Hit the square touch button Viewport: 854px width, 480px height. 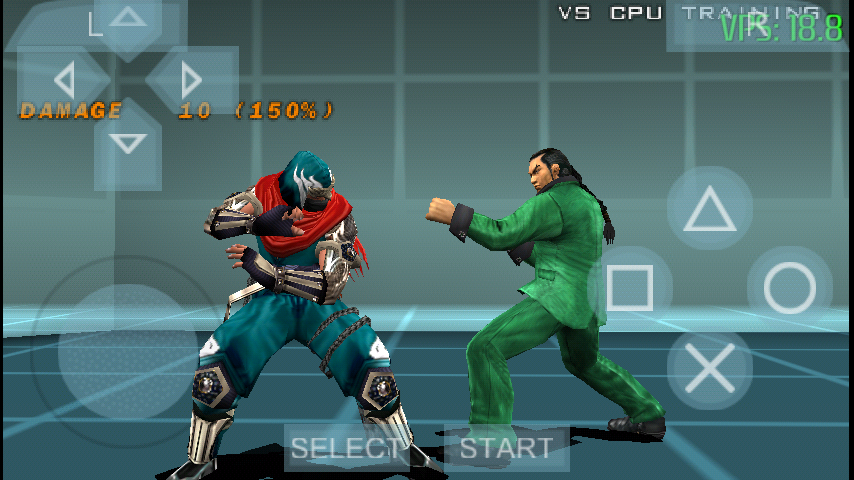[630, 288]
